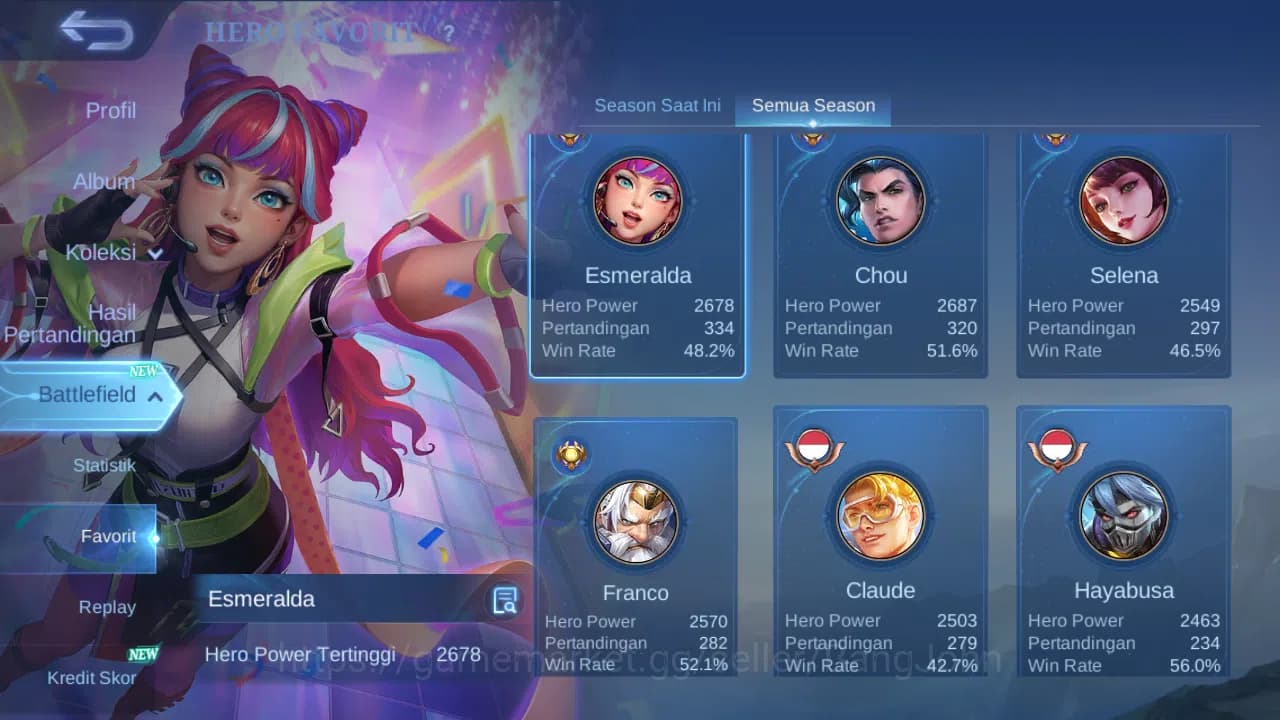Open the Profil sidebar entry
This screenshot has width=1280, height=720.
point(110,111)
